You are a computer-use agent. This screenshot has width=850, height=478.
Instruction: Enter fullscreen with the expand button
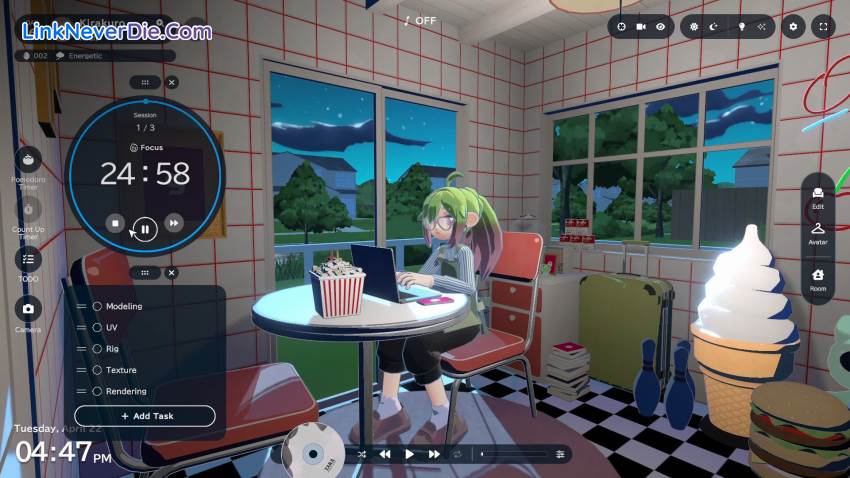click(823, 26)
